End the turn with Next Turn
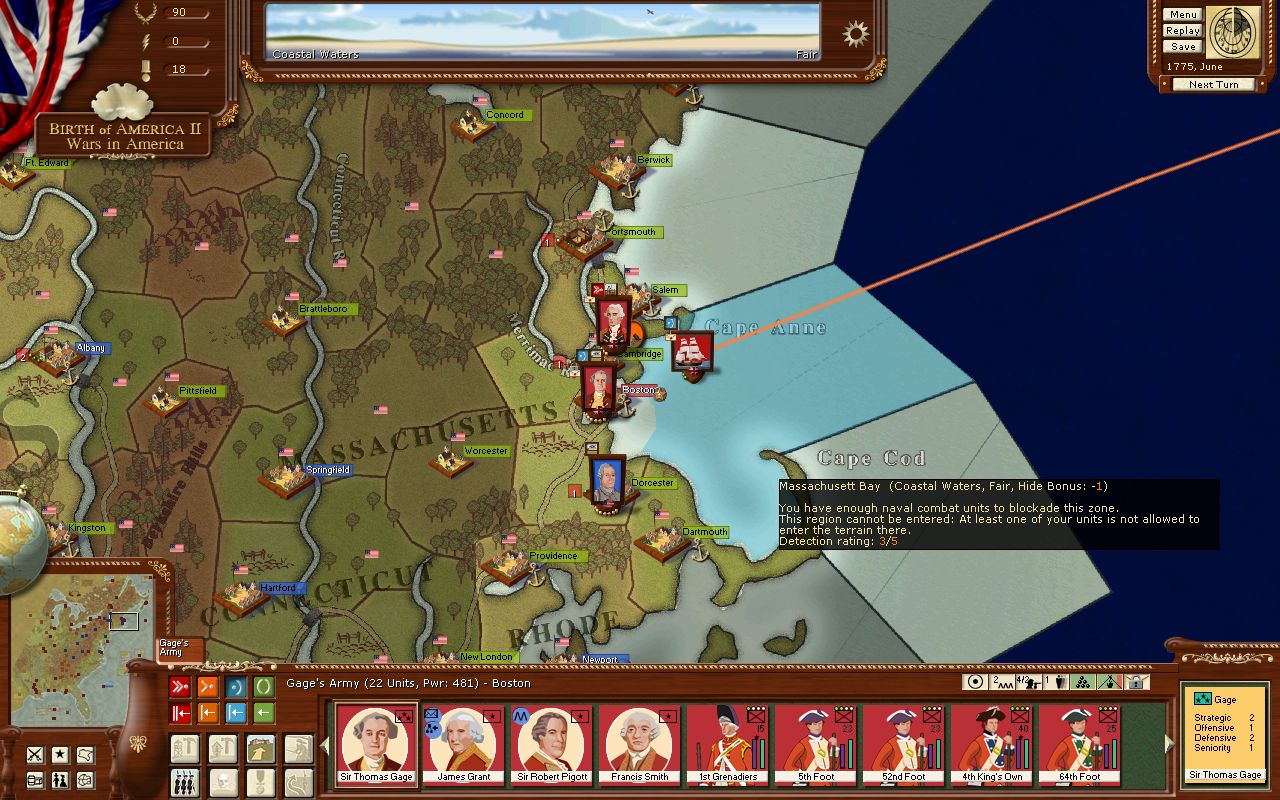Viewport: 1280px width, 800px height. 1213,85
